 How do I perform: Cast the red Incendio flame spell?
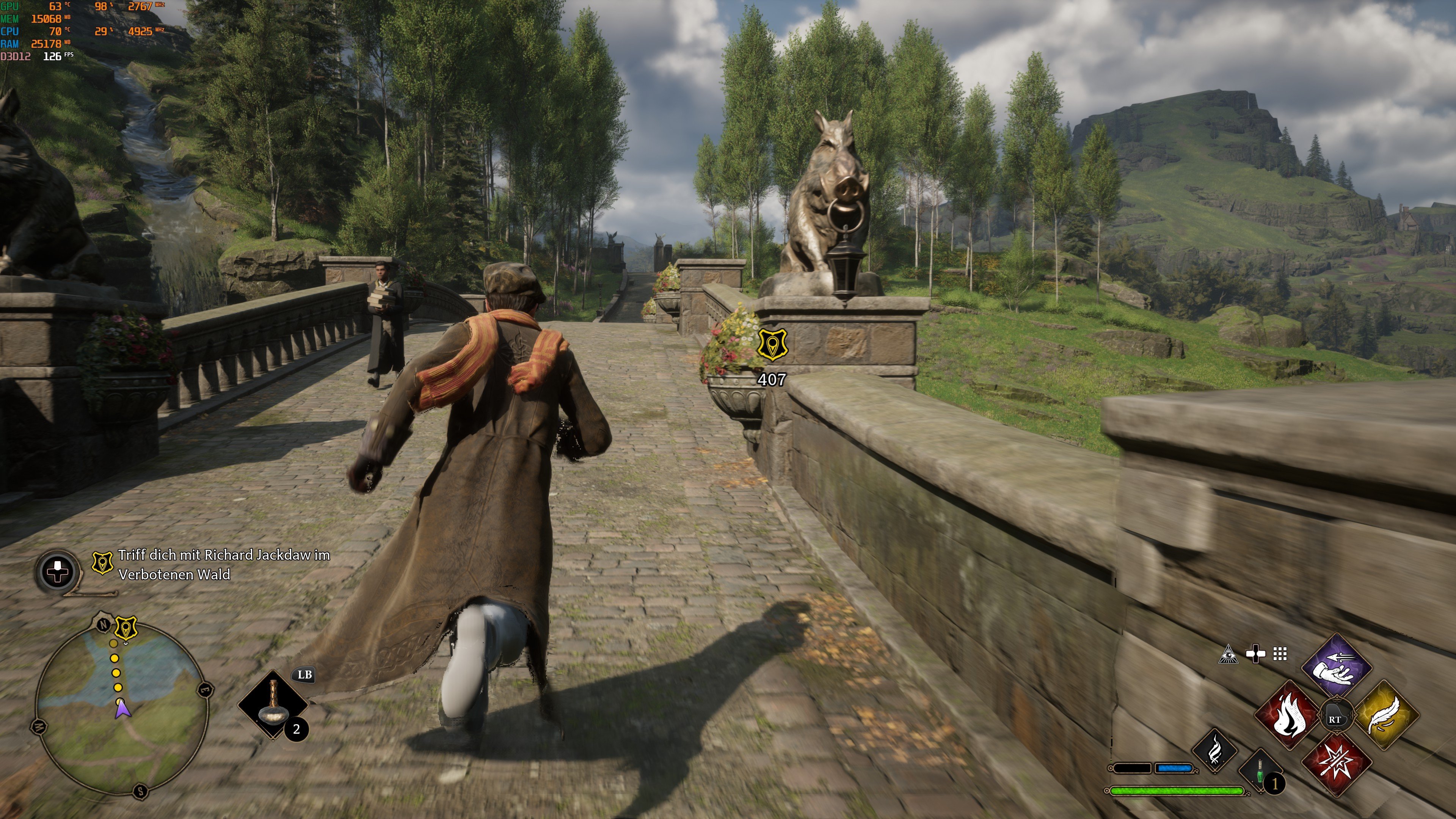click(x=1289, y=715)
